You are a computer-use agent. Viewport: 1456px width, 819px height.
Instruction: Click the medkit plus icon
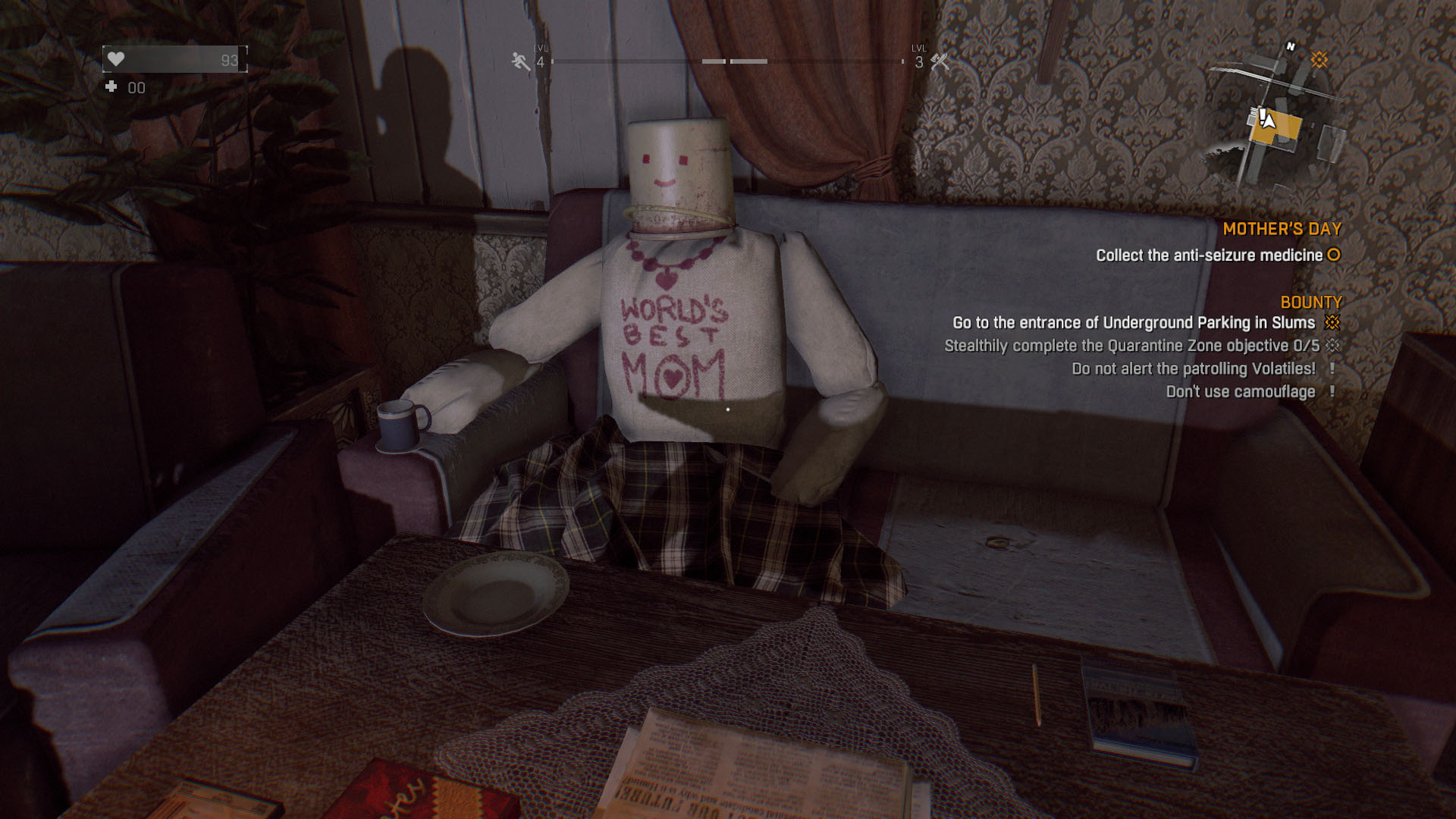[111, 87]
